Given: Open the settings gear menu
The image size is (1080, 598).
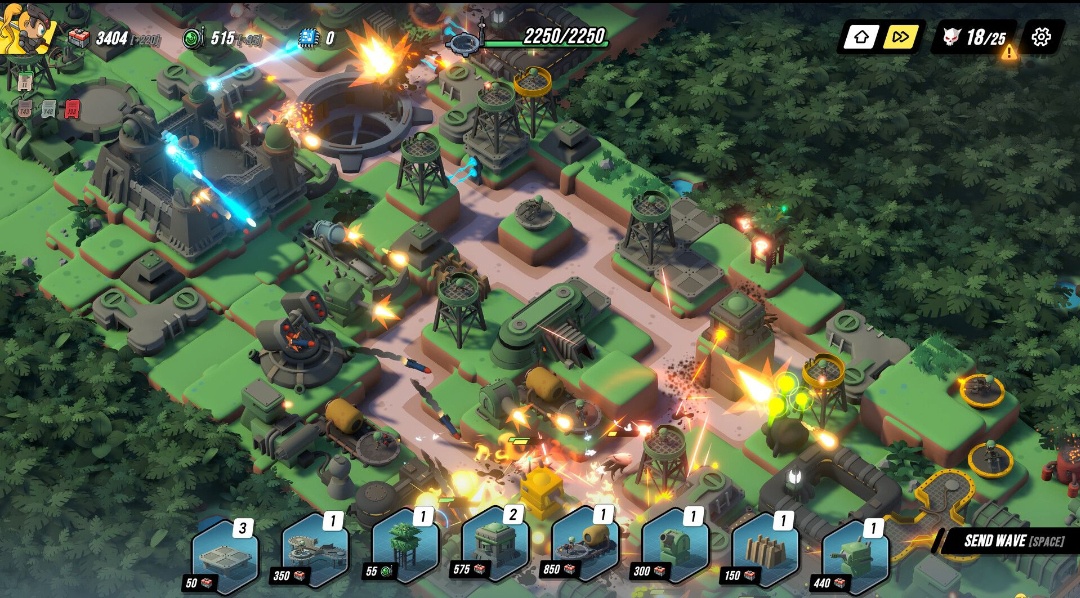Looking at the screenshot, I should pos(1041,37).
